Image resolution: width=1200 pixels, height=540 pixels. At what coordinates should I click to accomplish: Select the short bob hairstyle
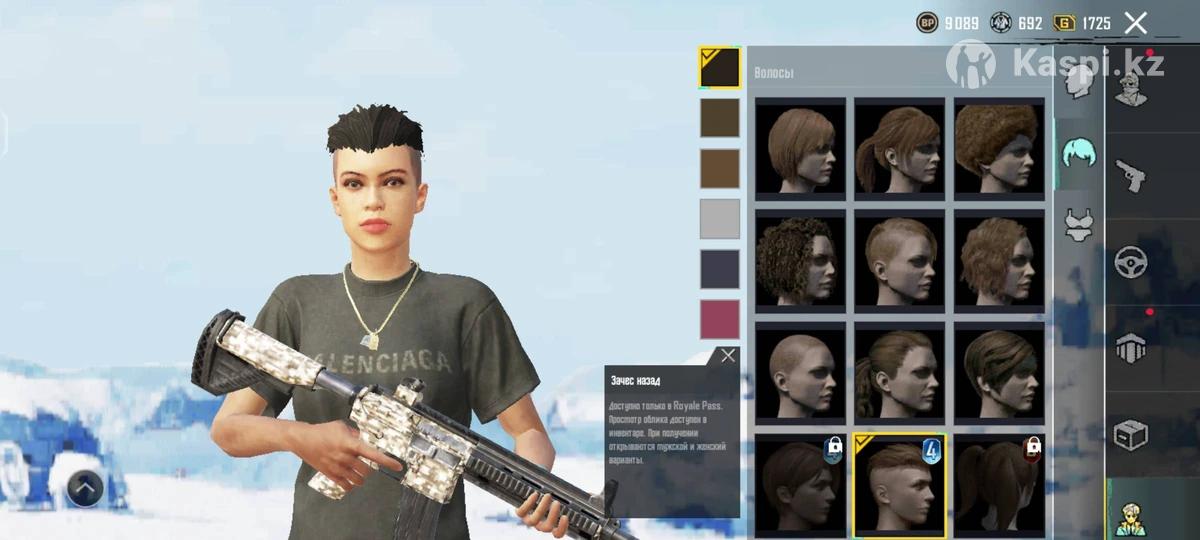pyautogui.click(x=800, y=148)
